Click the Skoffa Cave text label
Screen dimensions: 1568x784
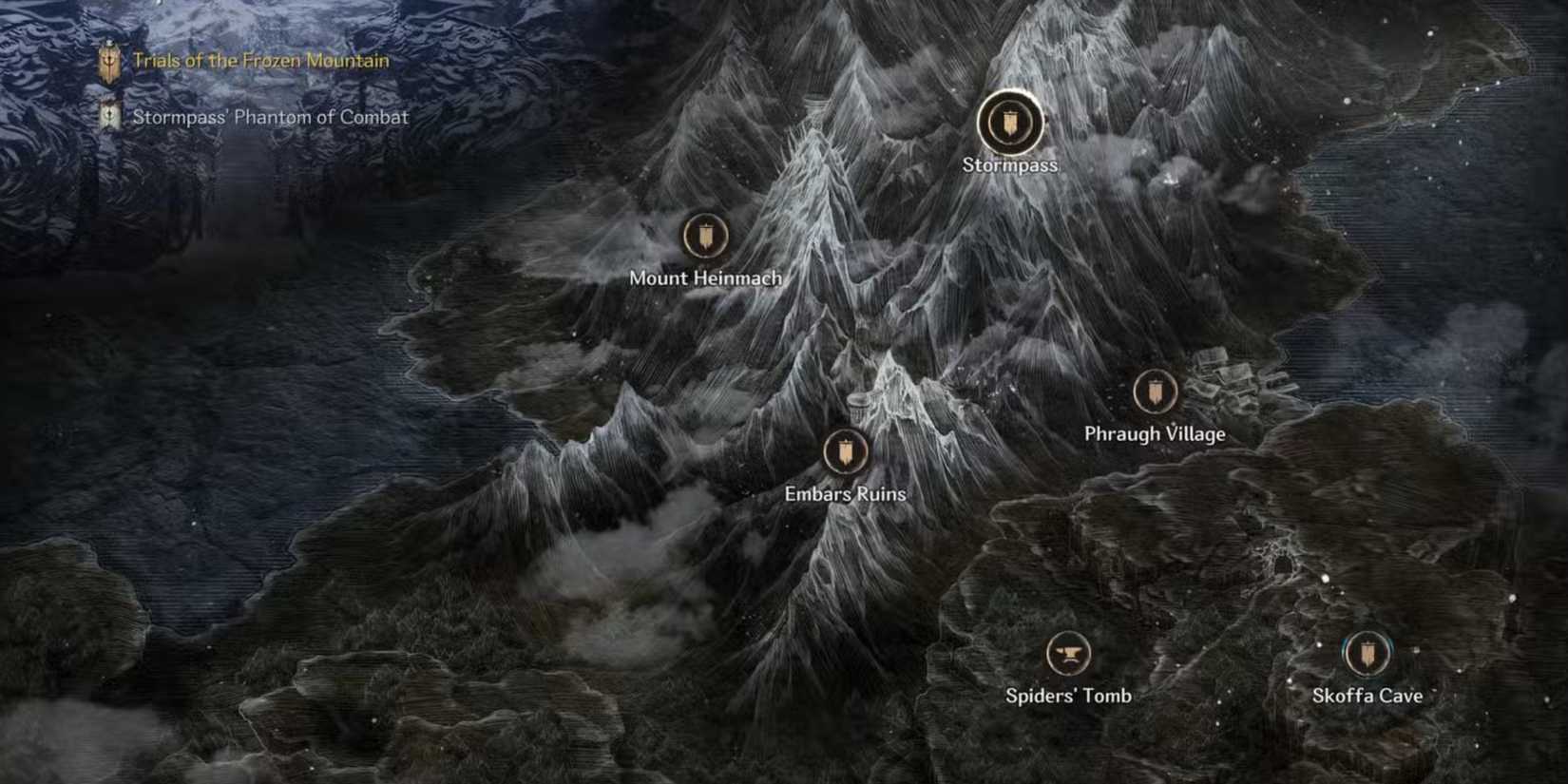coord(1367,696)
